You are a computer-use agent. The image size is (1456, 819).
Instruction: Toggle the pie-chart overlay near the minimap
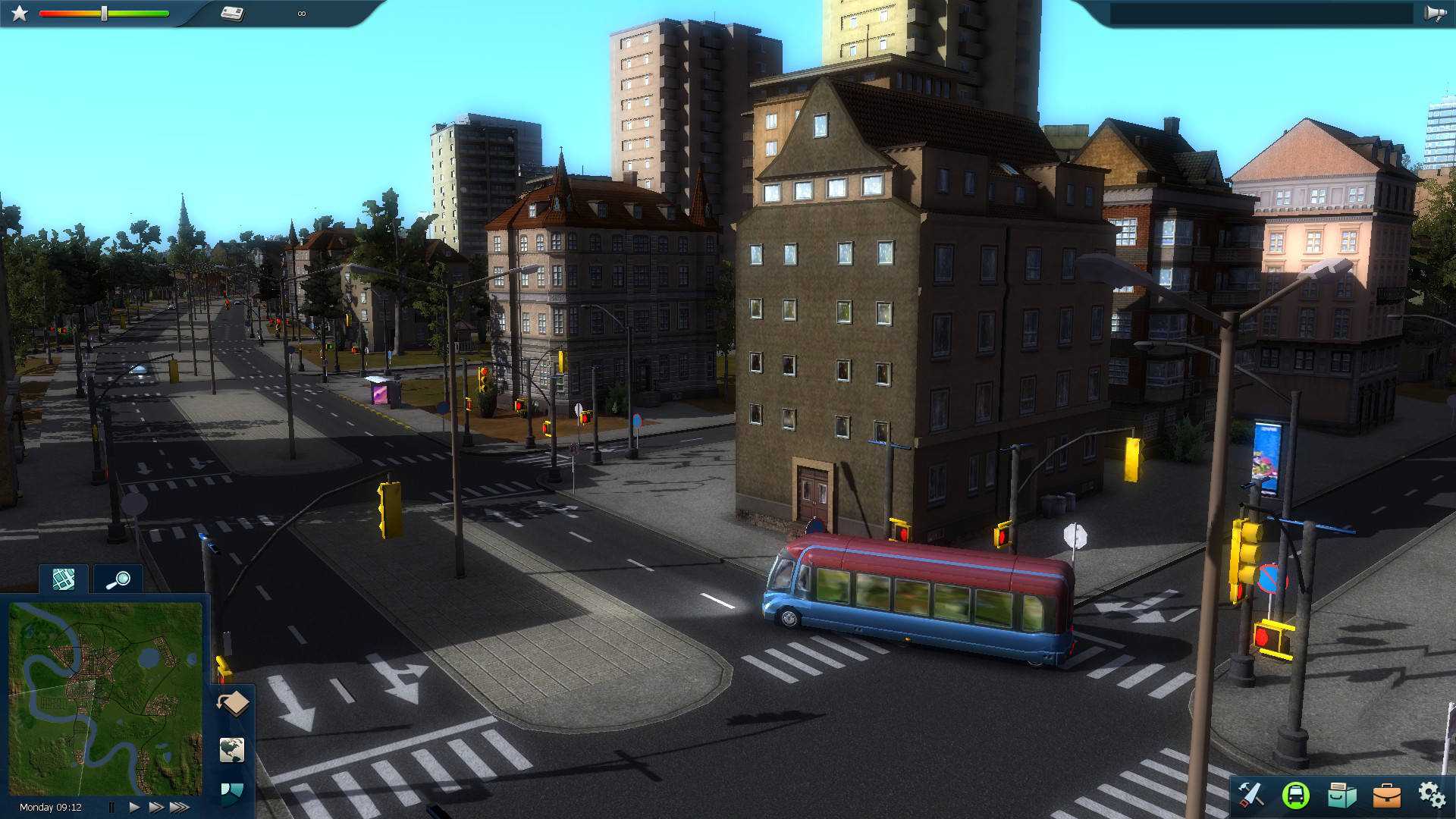click(x=233, y=790)
